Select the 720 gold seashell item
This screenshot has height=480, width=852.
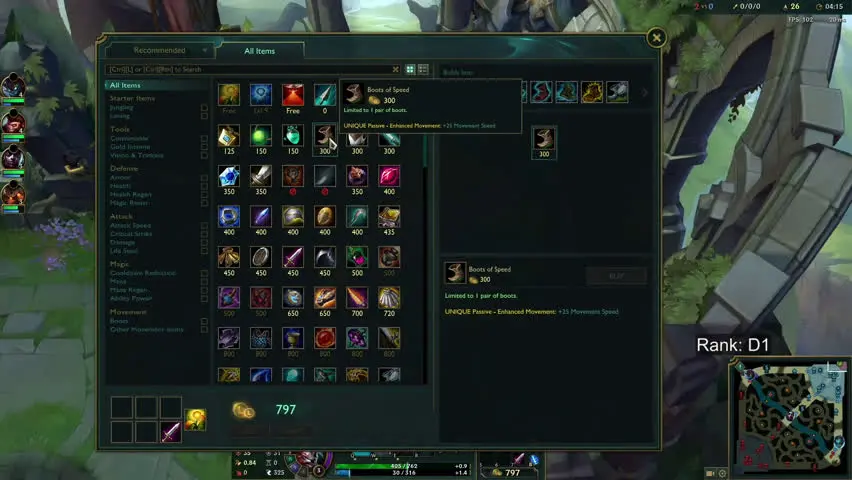pyautogui.click(x=389, y=297)
